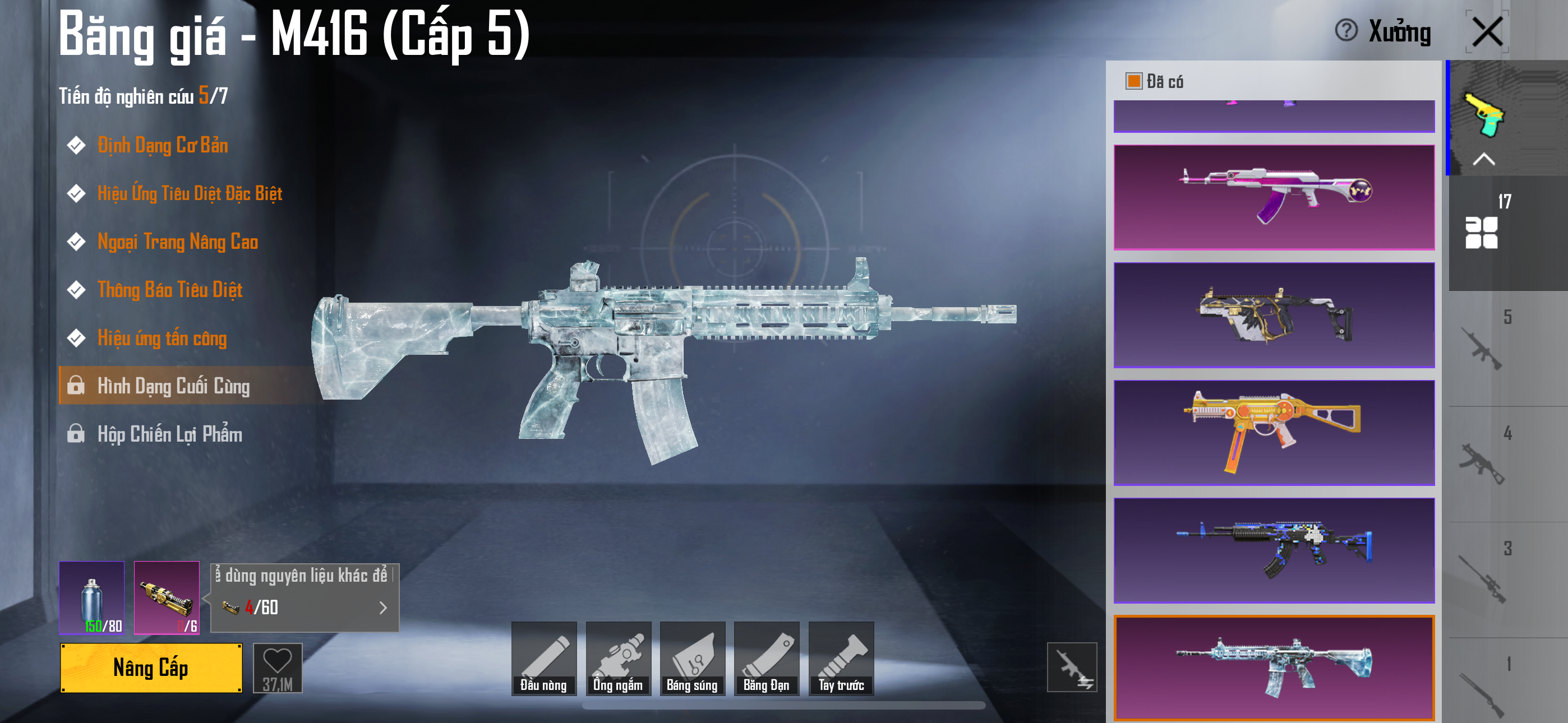Toggle the Đã có owned filter

1133,81
